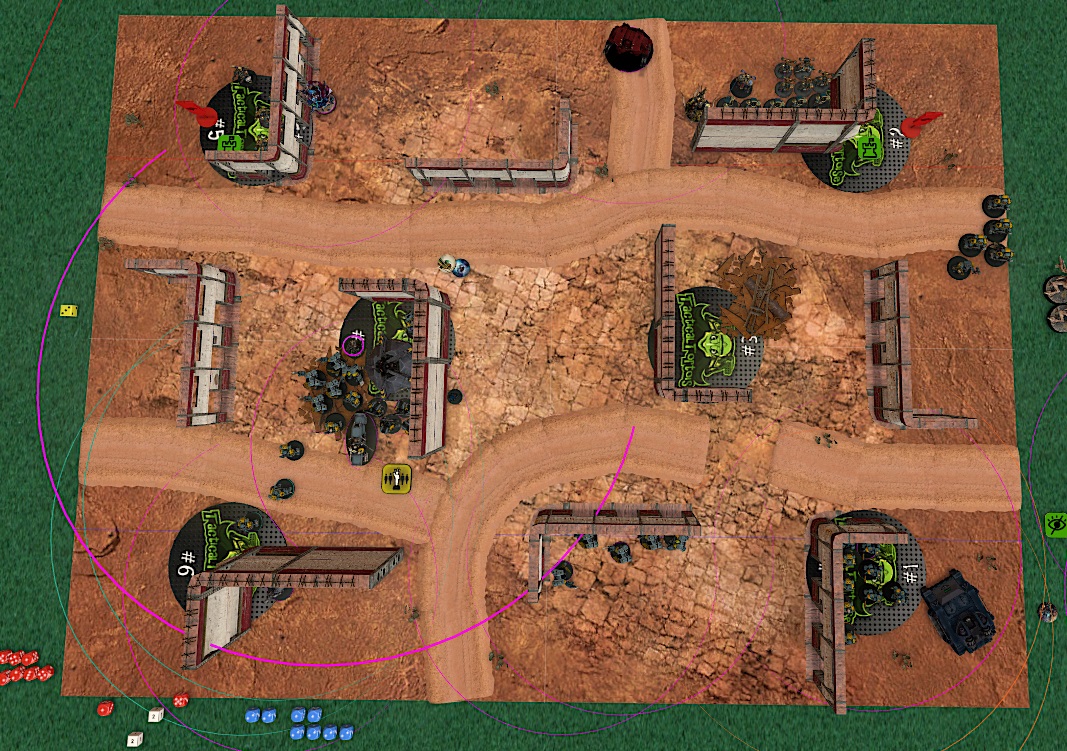Viewport: 1067px width, 751px height.
Task: Select the yellow squad leader icon
Action: point(398,479)
